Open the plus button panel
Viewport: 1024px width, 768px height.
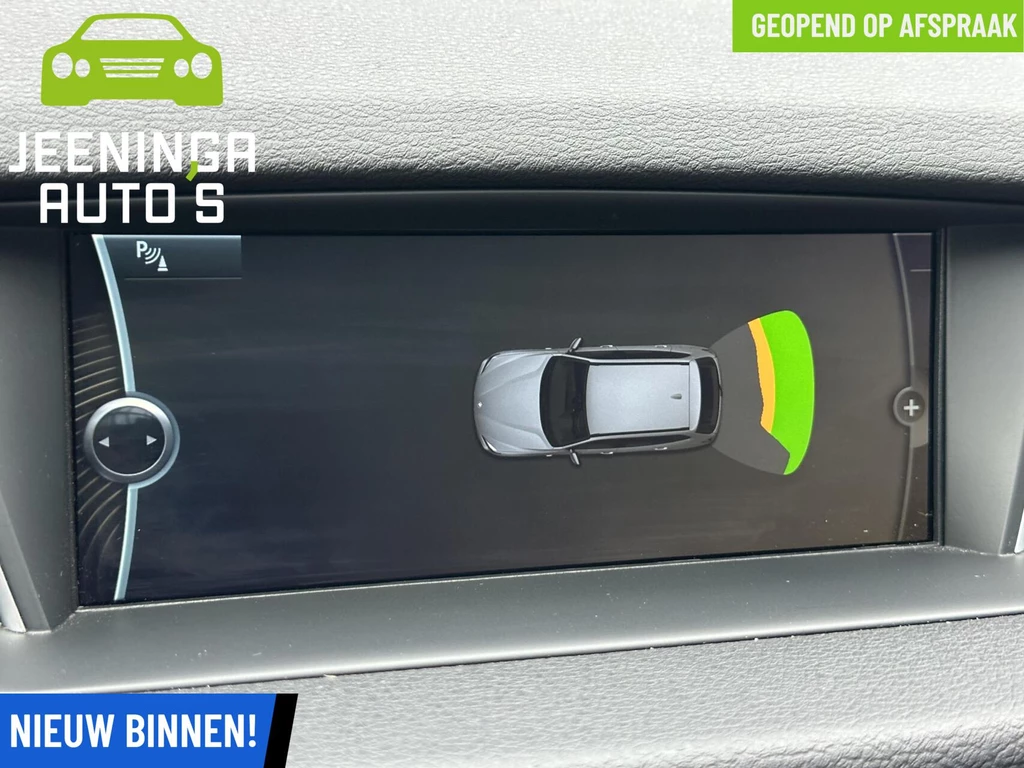tap(910, 407)
